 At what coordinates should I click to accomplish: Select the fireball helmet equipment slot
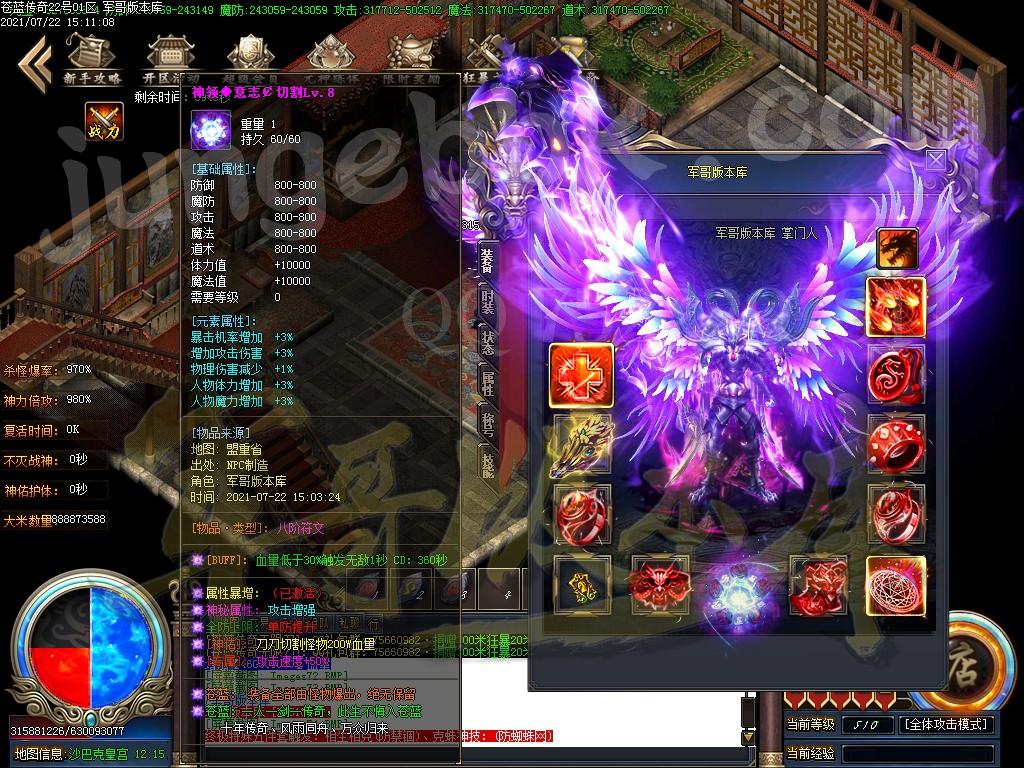pyautogui.click(x=895, y=307)
